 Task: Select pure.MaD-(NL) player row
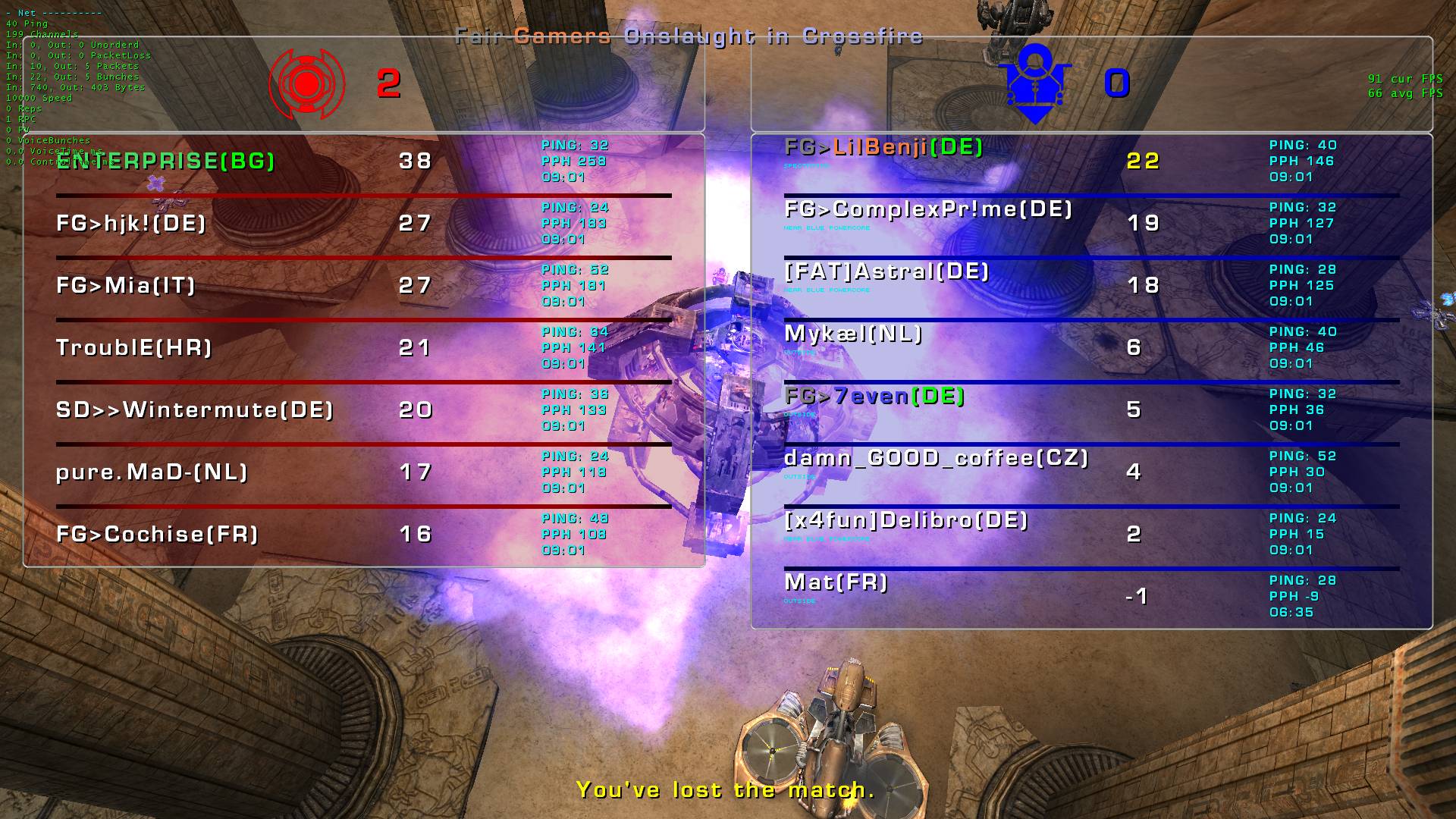[152, 472]
